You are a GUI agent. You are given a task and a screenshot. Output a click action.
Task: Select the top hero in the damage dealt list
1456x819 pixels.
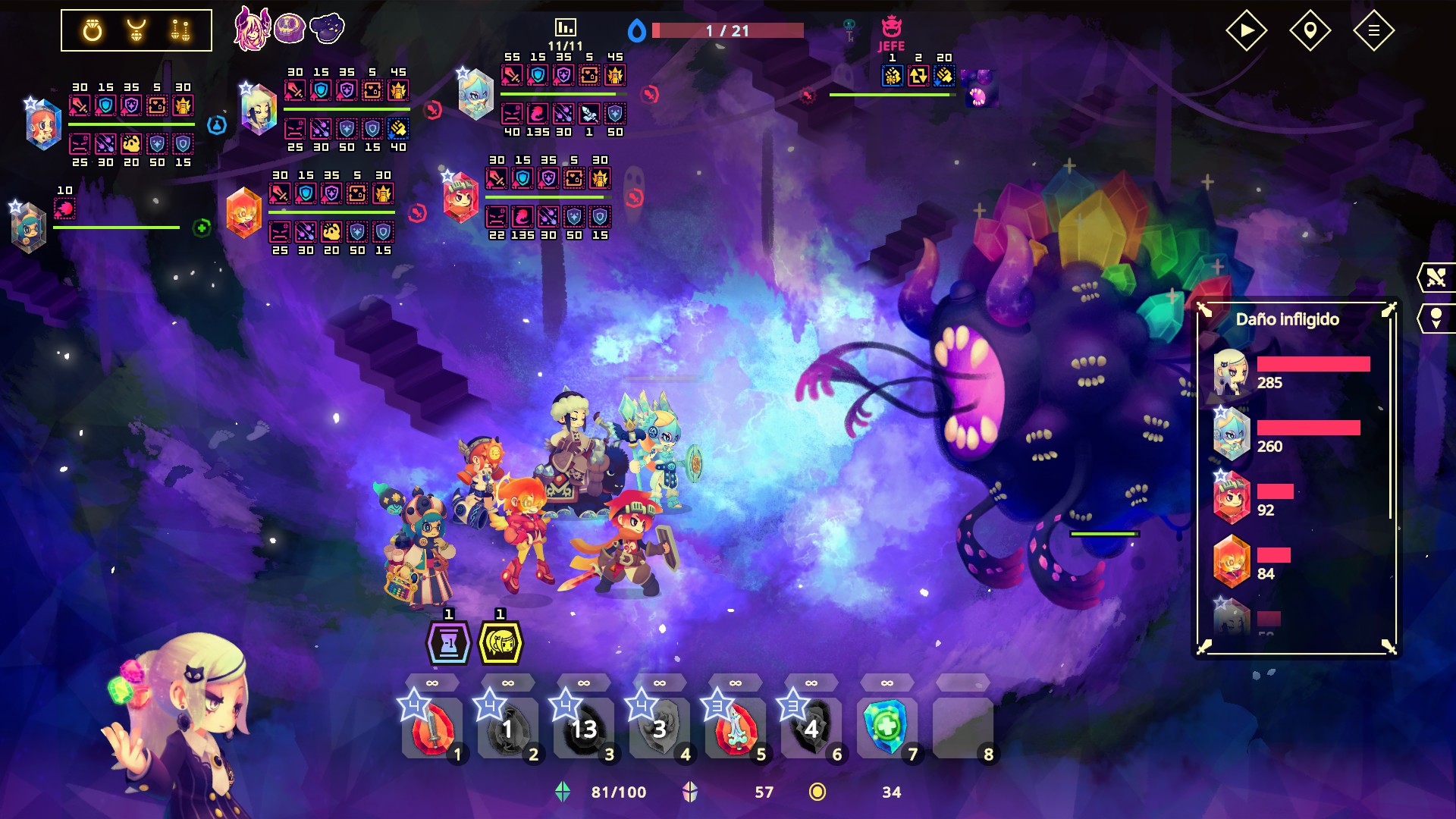(x=1230, y=372)
